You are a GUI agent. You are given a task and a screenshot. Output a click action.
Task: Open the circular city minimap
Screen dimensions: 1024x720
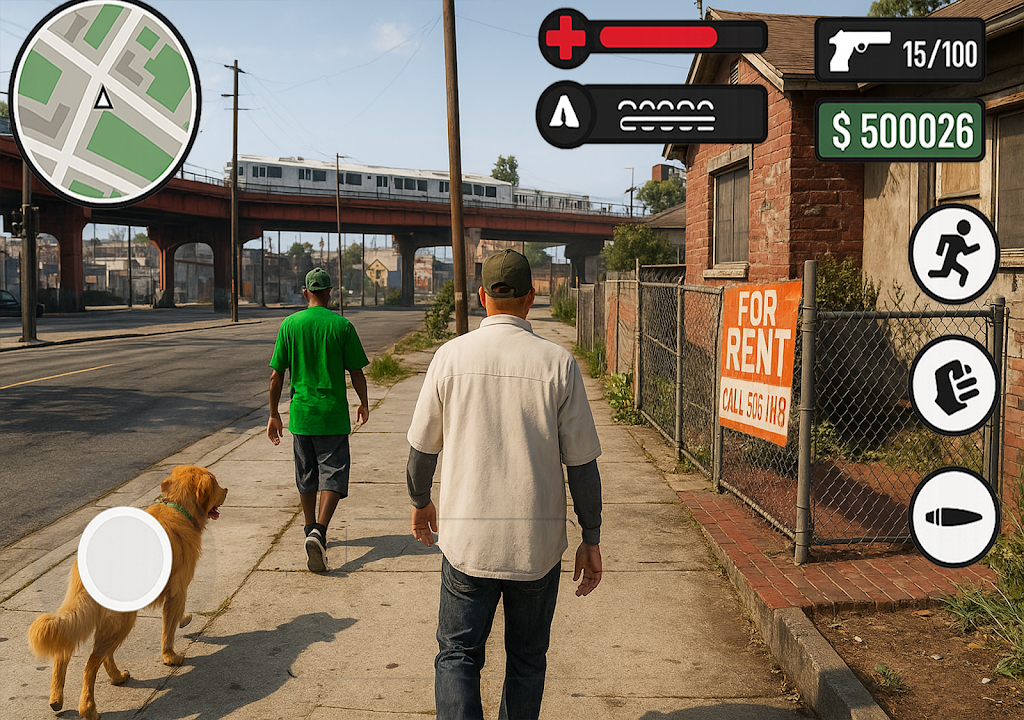(104, 101)
